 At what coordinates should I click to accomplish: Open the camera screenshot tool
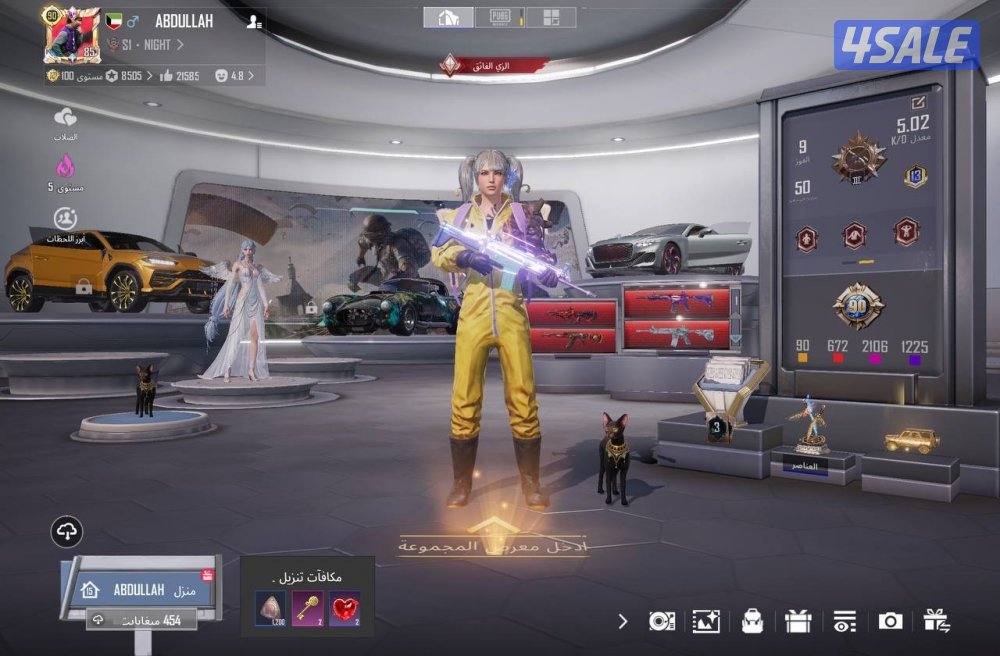coord(889,621)
